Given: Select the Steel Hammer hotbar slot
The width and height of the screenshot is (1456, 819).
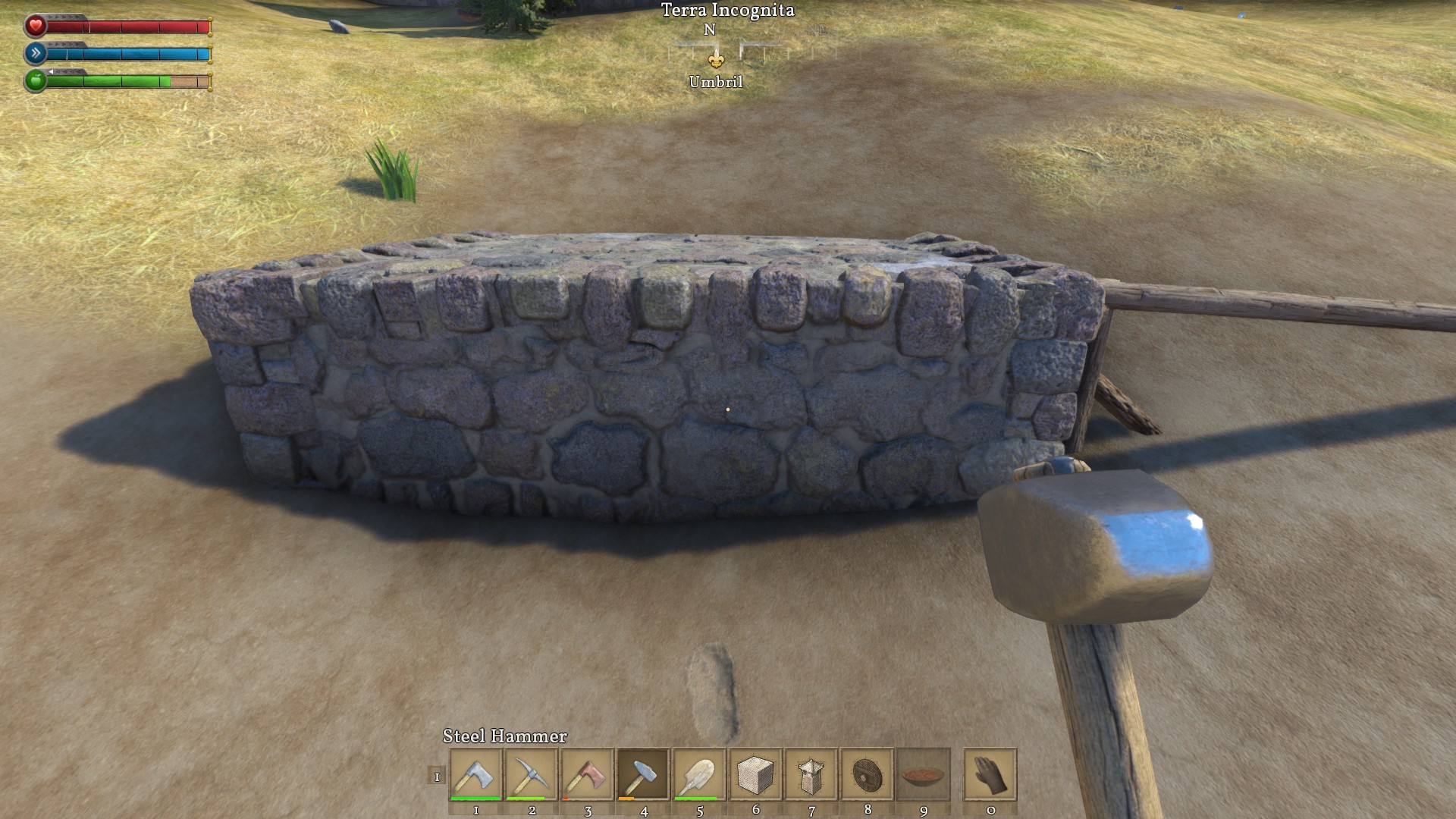Looking at the screenshot, I should tap(643, 774).
